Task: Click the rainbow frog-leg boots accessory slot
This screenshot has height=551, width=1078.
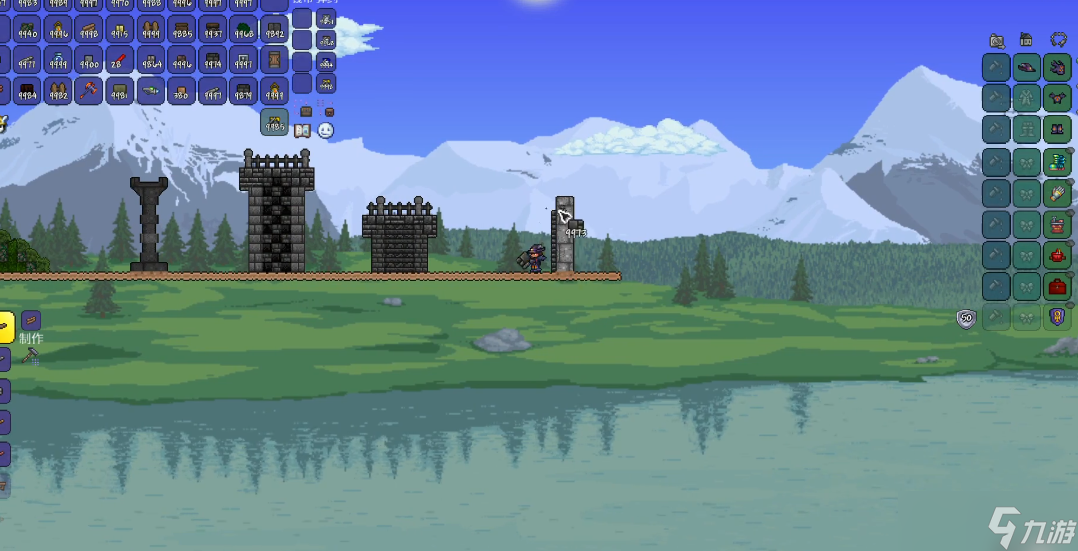Action: click(1058, 161)
